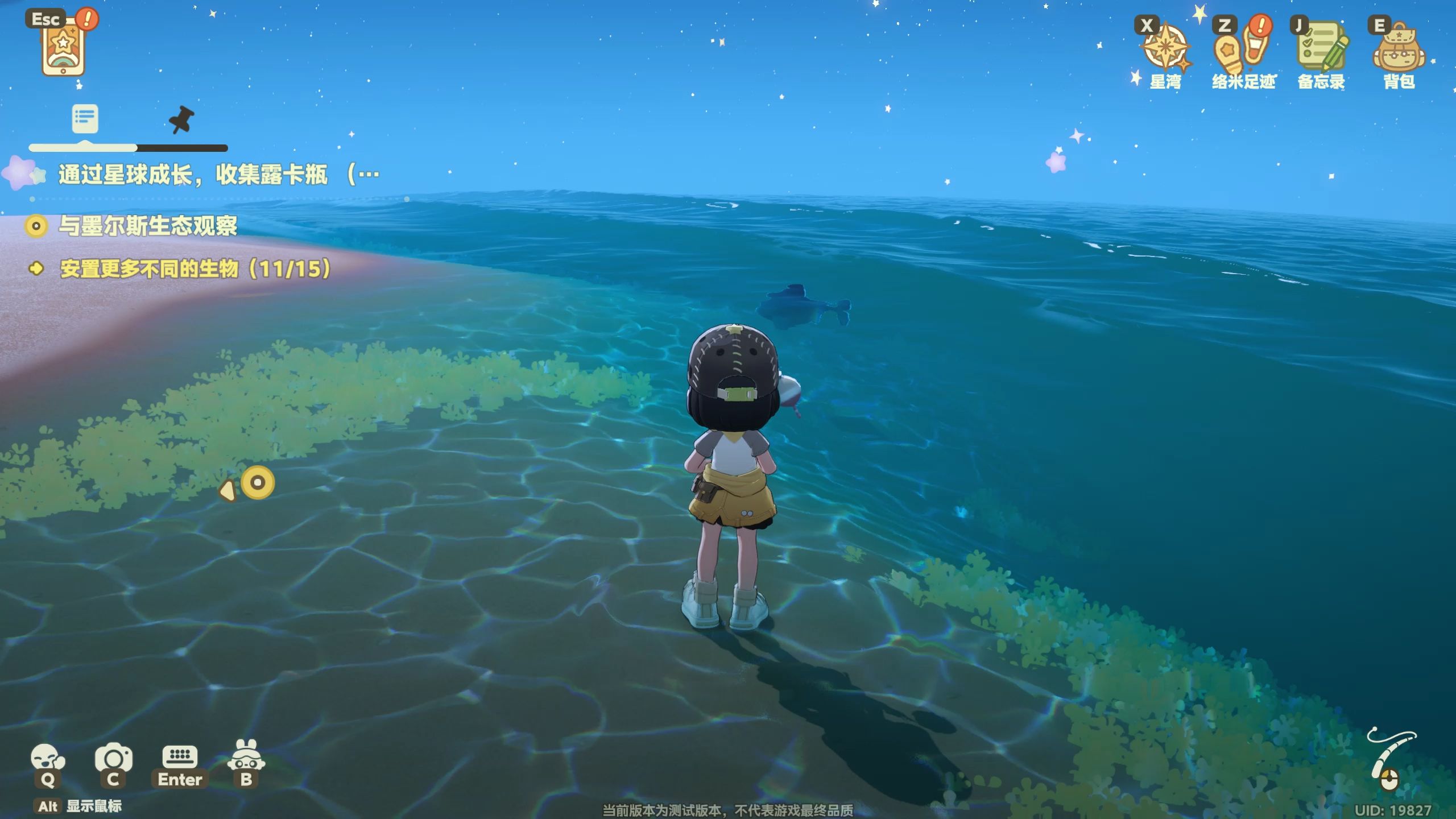
Task: Select the 安置更多不同的生物 objective
Action: click(195, 269)
